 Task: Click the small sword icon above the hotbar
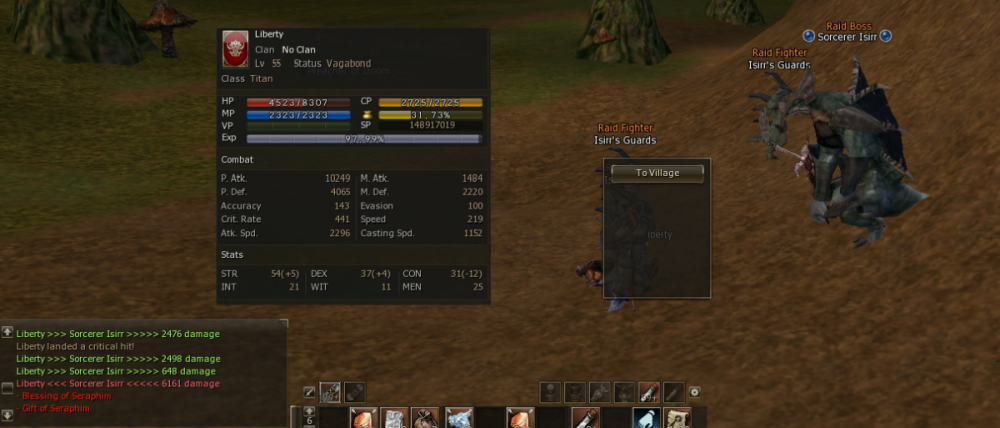pyautogui.click(x=310, y=392)
